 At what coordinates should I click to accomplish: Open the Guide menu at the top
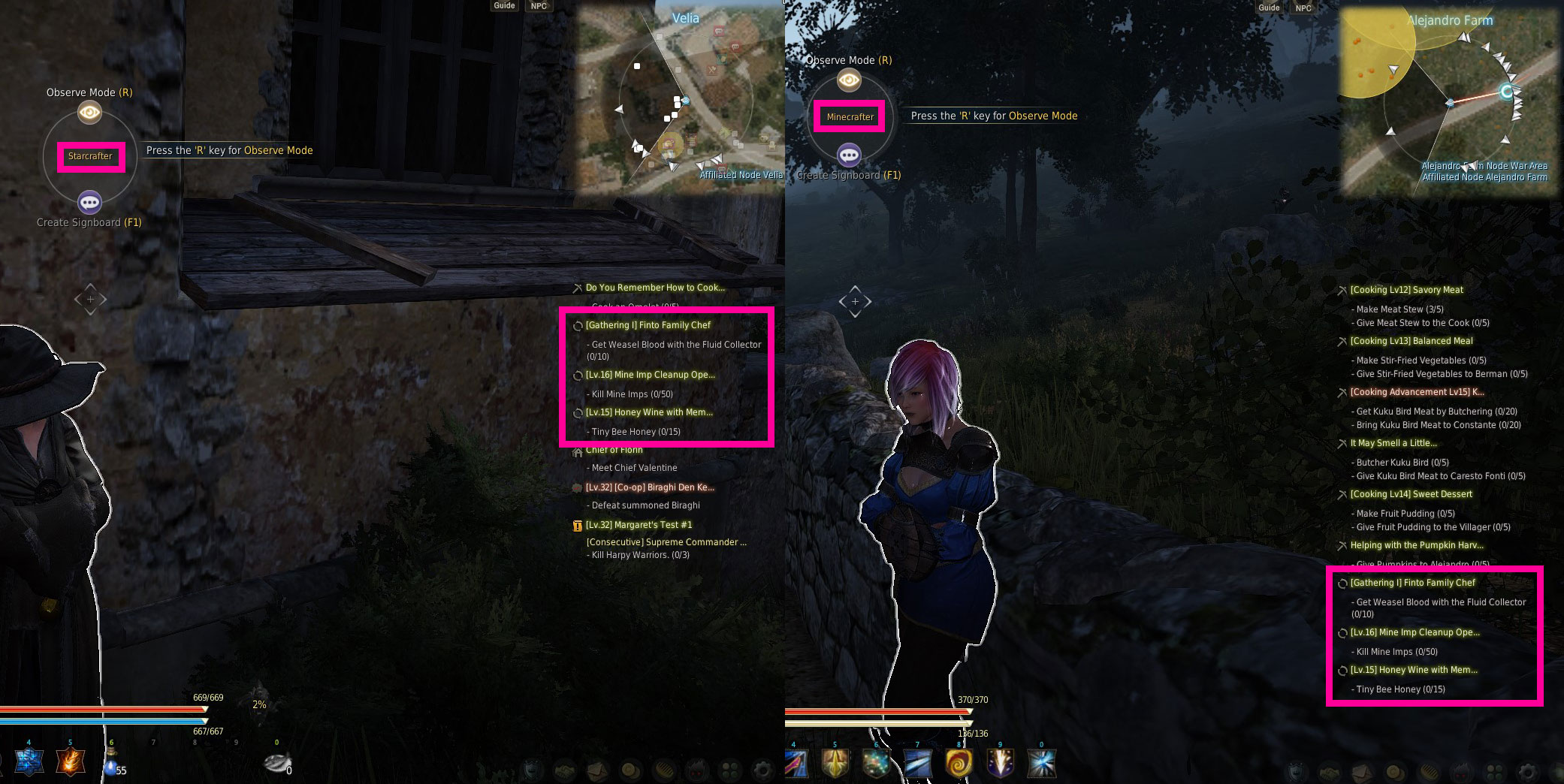(503, 5)
